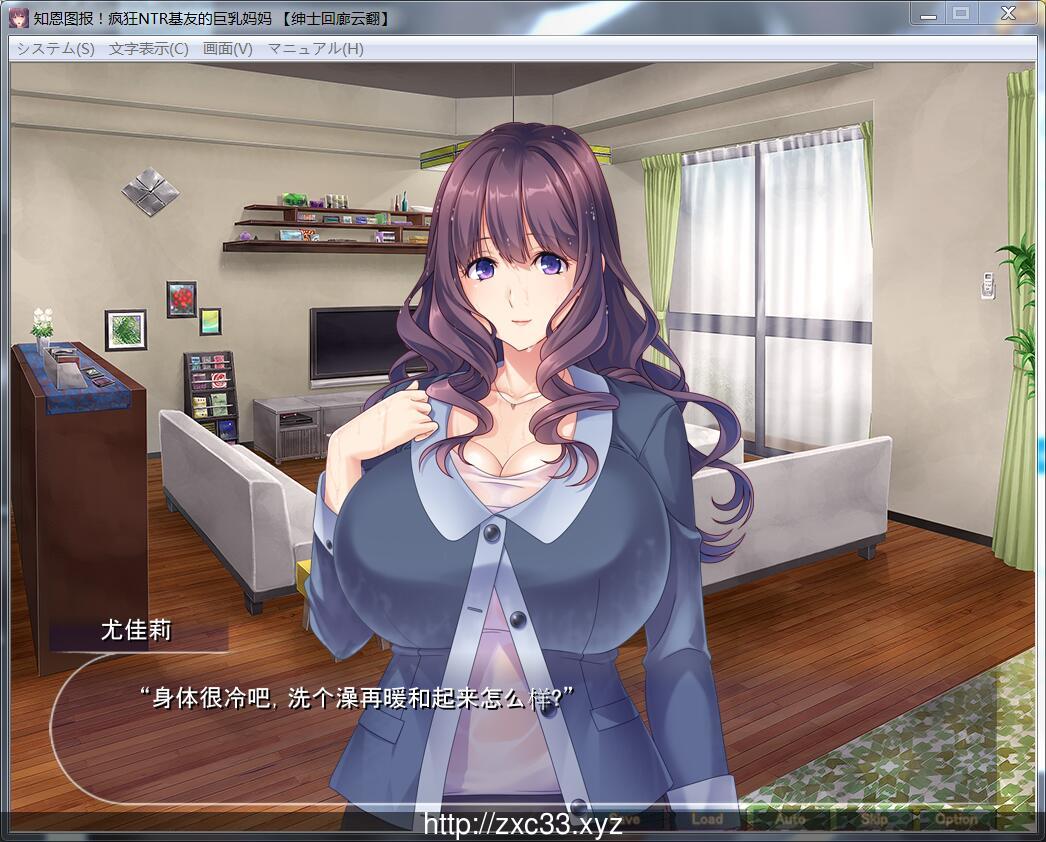Open the 画面(V) menu

point(227,48)
